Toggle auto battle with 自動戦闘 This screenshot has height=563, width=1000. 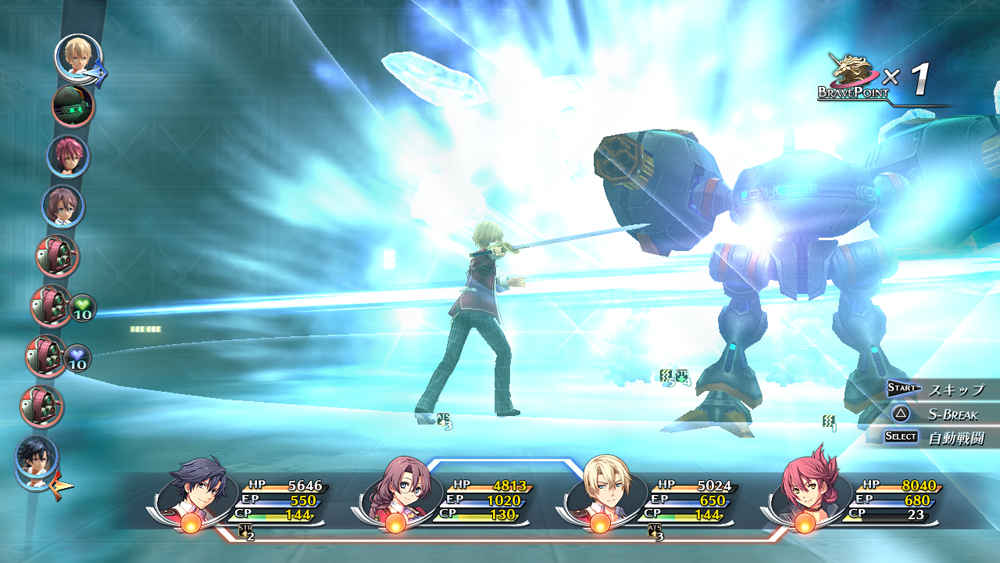click(941, 437)
